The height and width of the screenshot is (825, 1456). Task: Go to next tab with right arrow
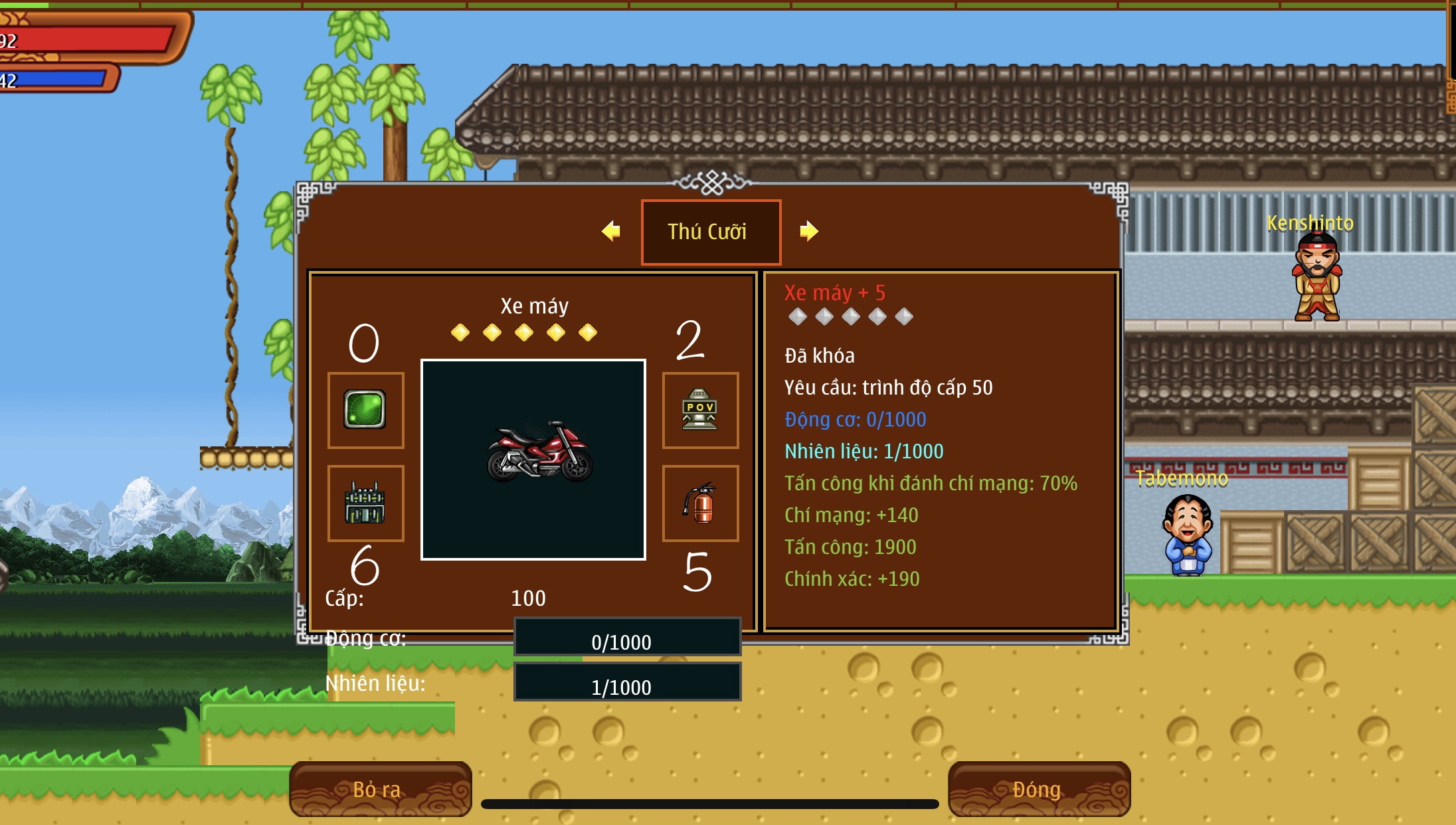pyautogui.click(x=809, y=231)
